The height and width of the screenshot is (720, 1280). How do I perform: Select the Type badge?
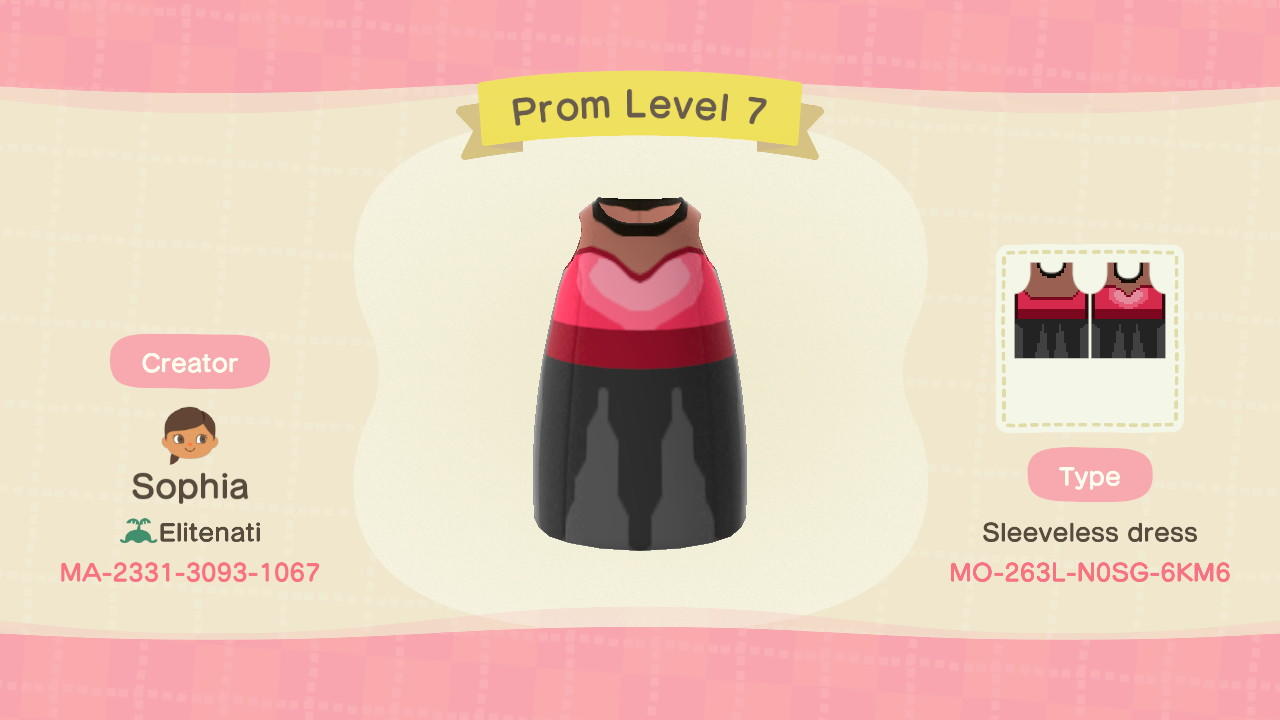click(x=1089, y=476)
